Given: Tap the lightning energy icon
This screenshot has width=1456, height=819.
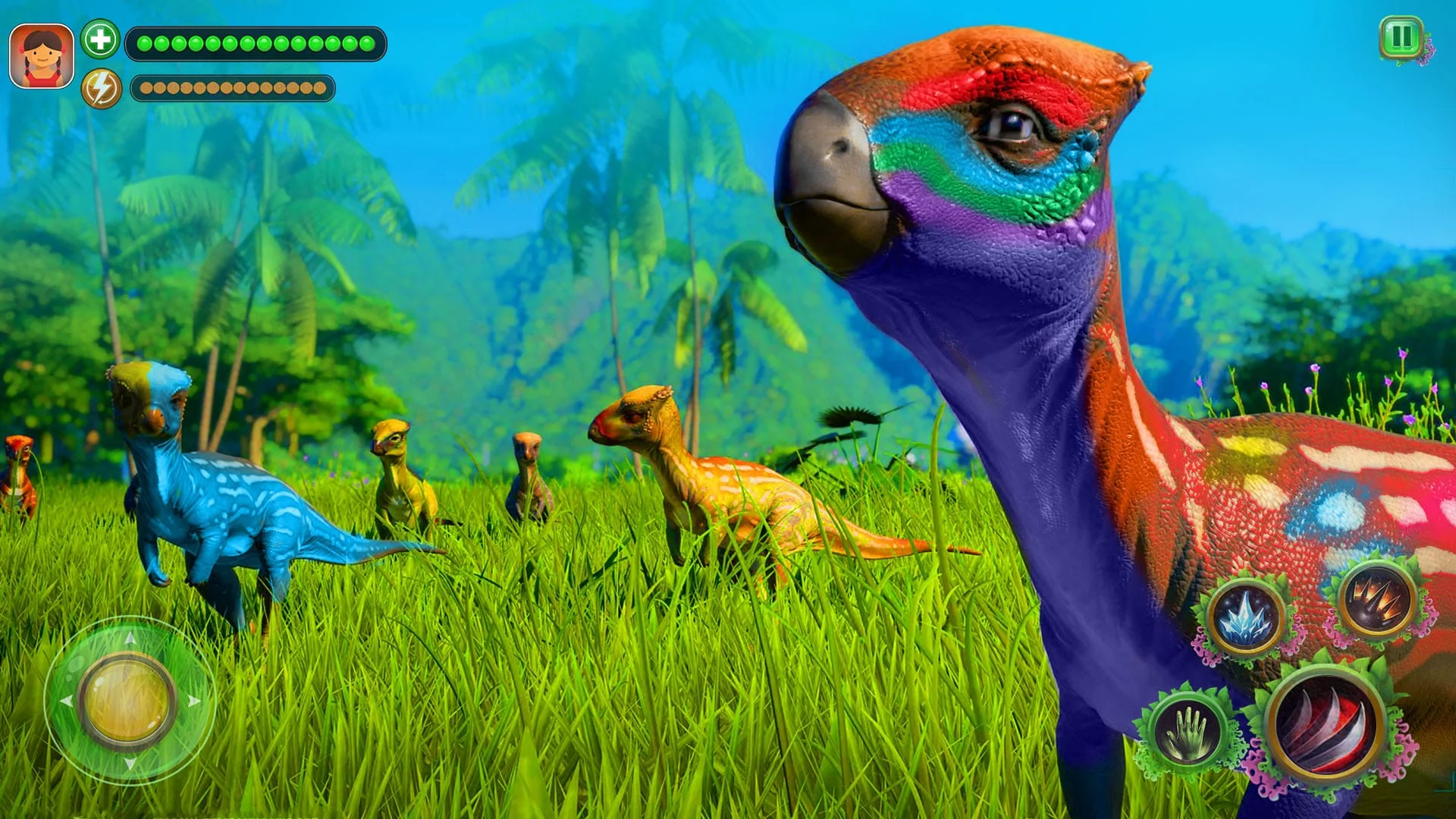Looking at the screenshot, I should (x=102, y=88).
